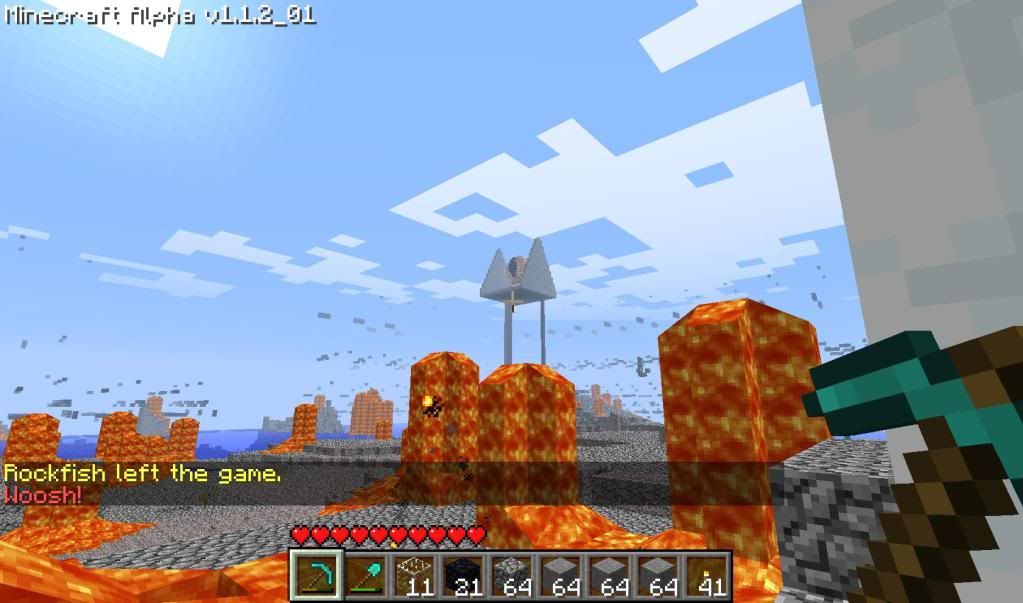Image resolution: width=1023 pixels, height=603 pixels.
Task: Select the diamond pickaxe hotbar slot
Action: pyautogui.click(x=315, y=576)
